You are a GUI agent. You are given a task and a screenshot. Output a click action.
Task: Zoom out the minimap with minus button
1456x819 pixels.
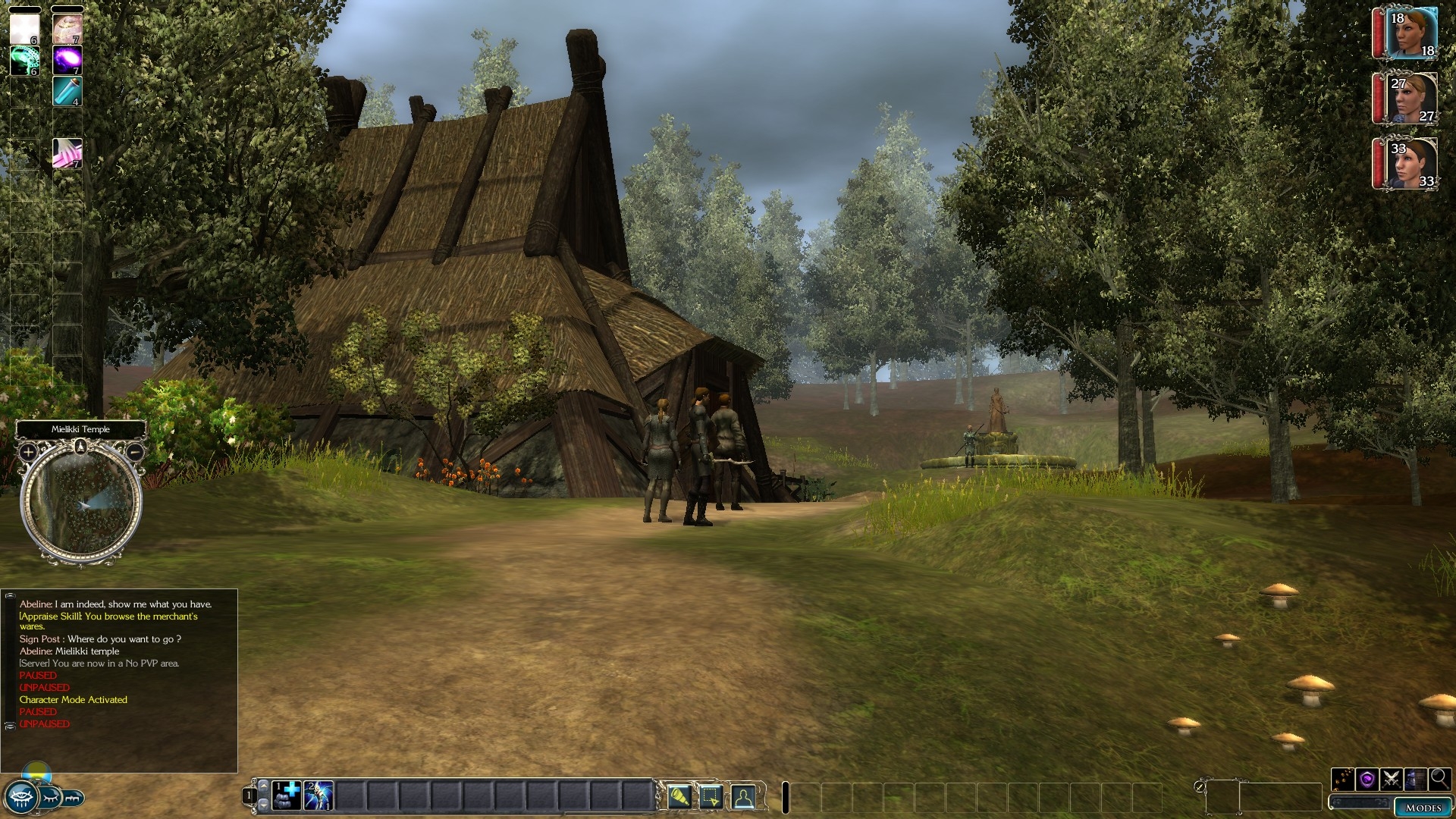pos(134,453)
